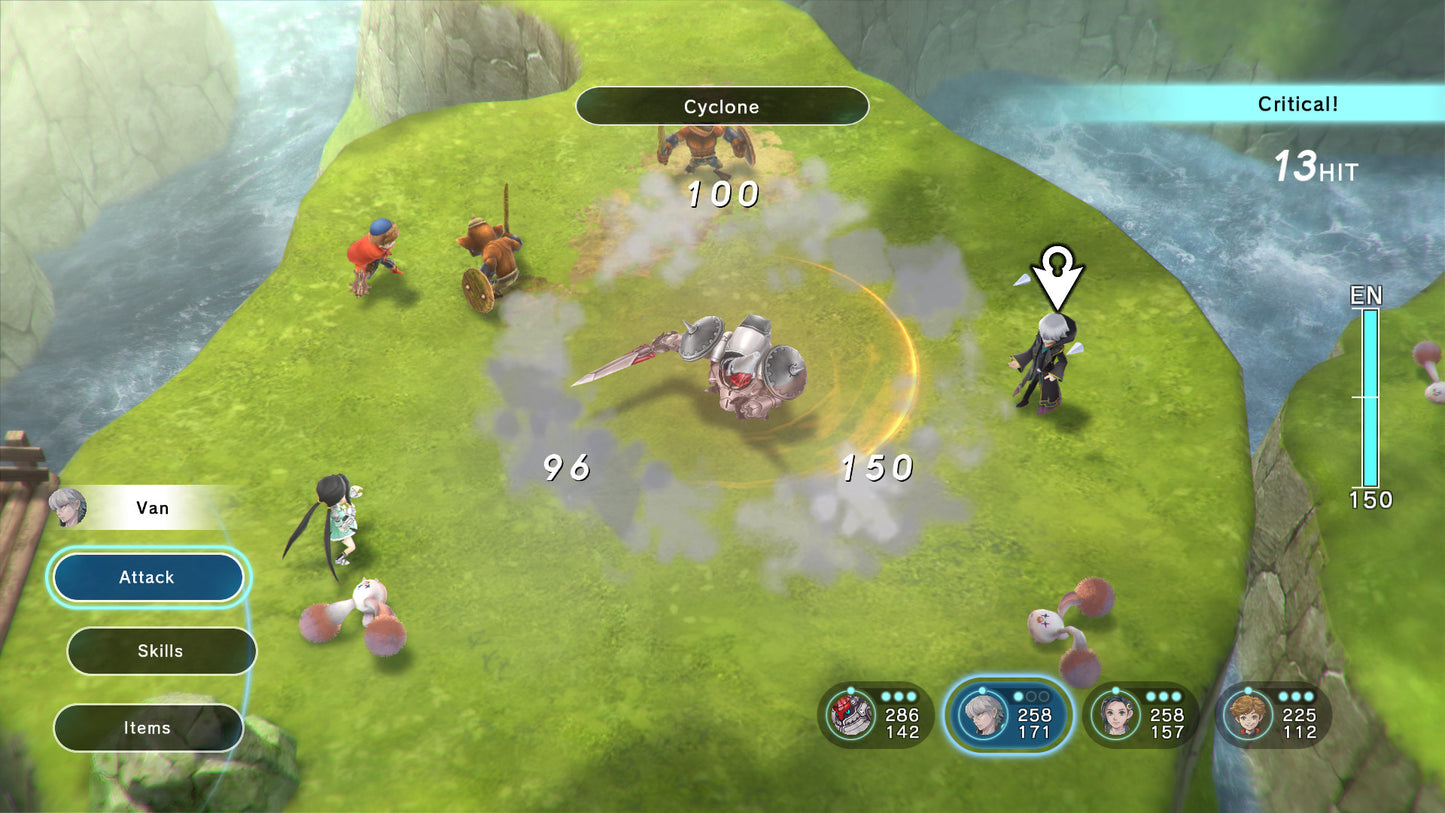Open the Critical! notification banner
Viewport: 1445px width, 813px height.
(x=1297, y=103)
